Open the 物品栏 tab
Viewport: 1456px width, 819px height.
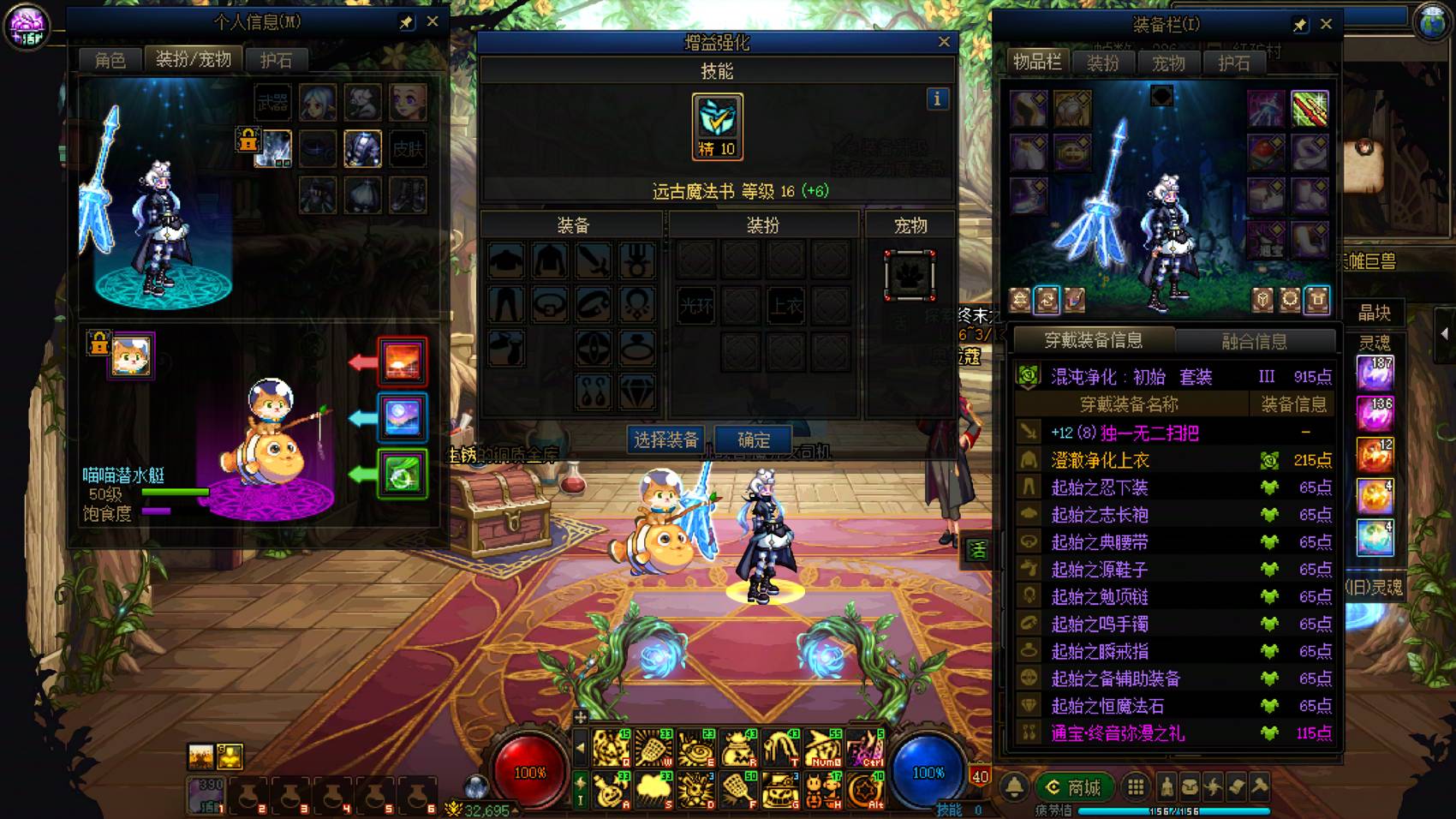click(1037, 62)
